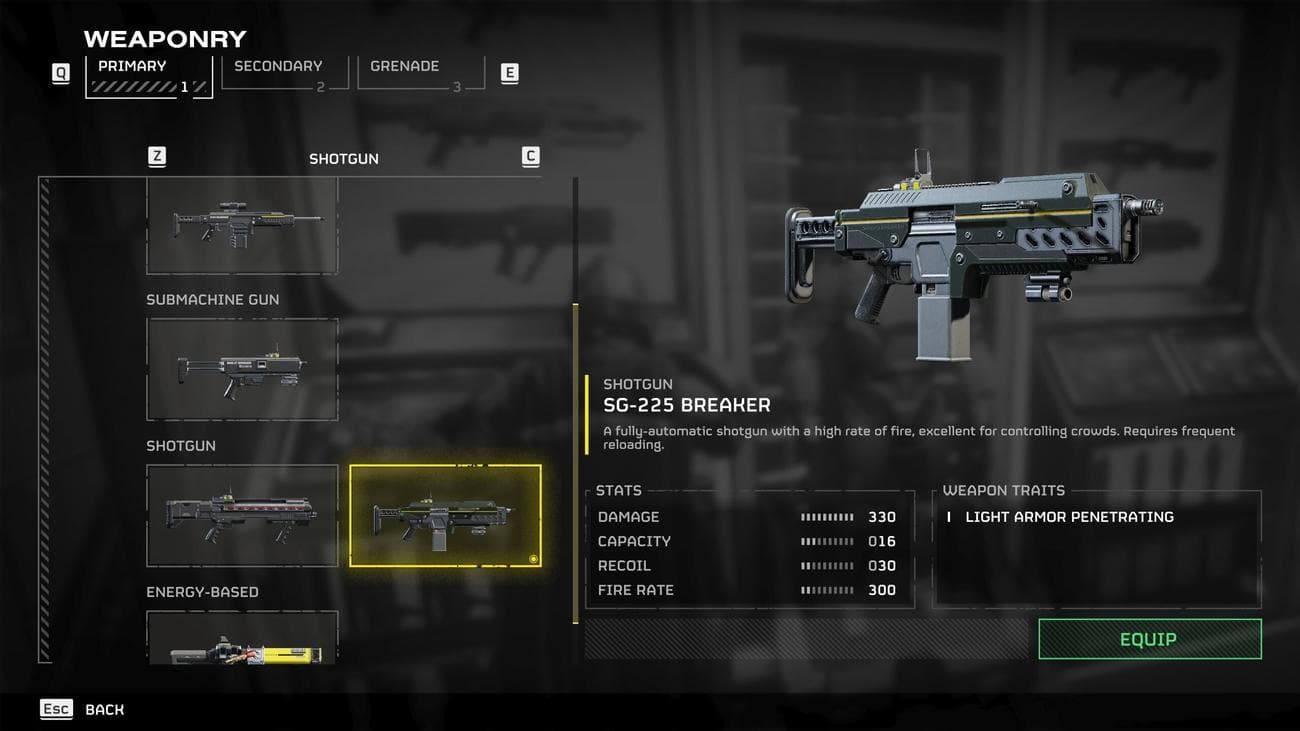Select the highlighted Breaker shotgun tile
Image resolution: width=1300 pixels, height=731 pixels.
[445, 515]
